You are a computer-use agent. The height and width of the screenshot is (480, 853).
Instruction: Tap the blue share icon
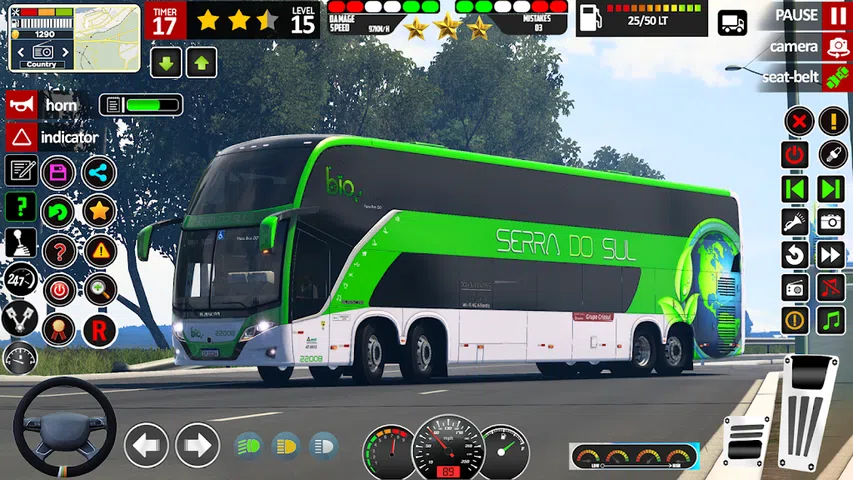tap(98, 172)
